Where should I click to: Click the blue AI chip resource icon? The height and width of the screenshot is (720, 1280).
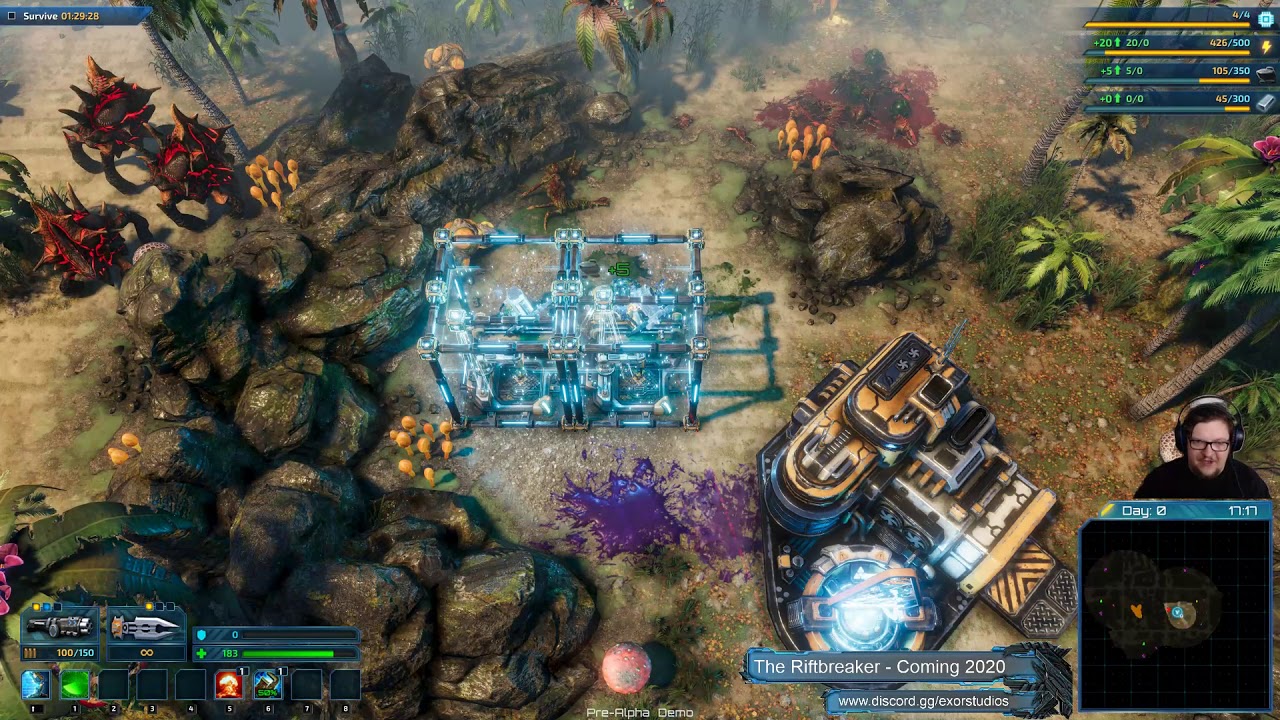pos(1266,19)
